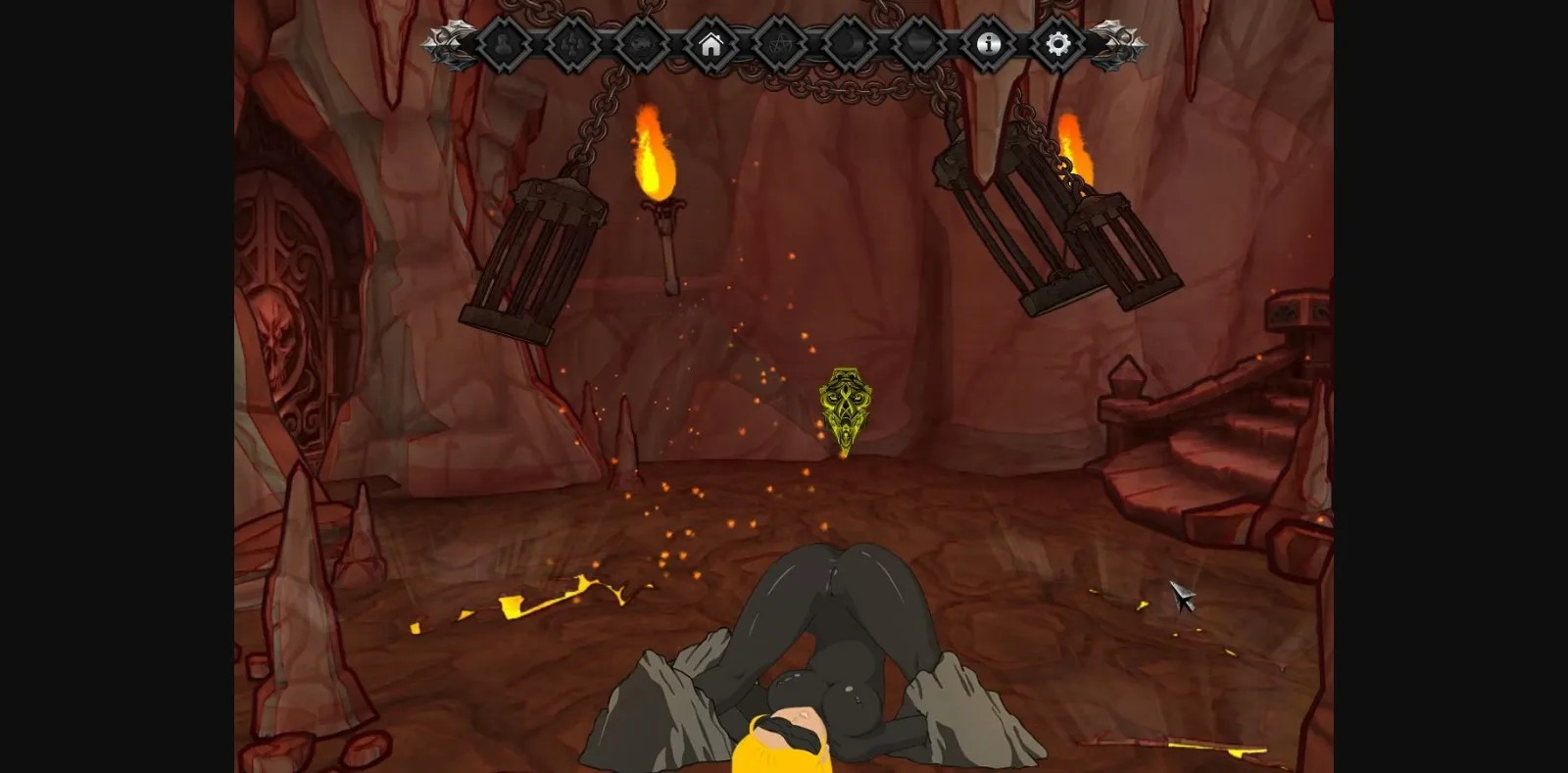Select the skill tree icon

[571, 43]
